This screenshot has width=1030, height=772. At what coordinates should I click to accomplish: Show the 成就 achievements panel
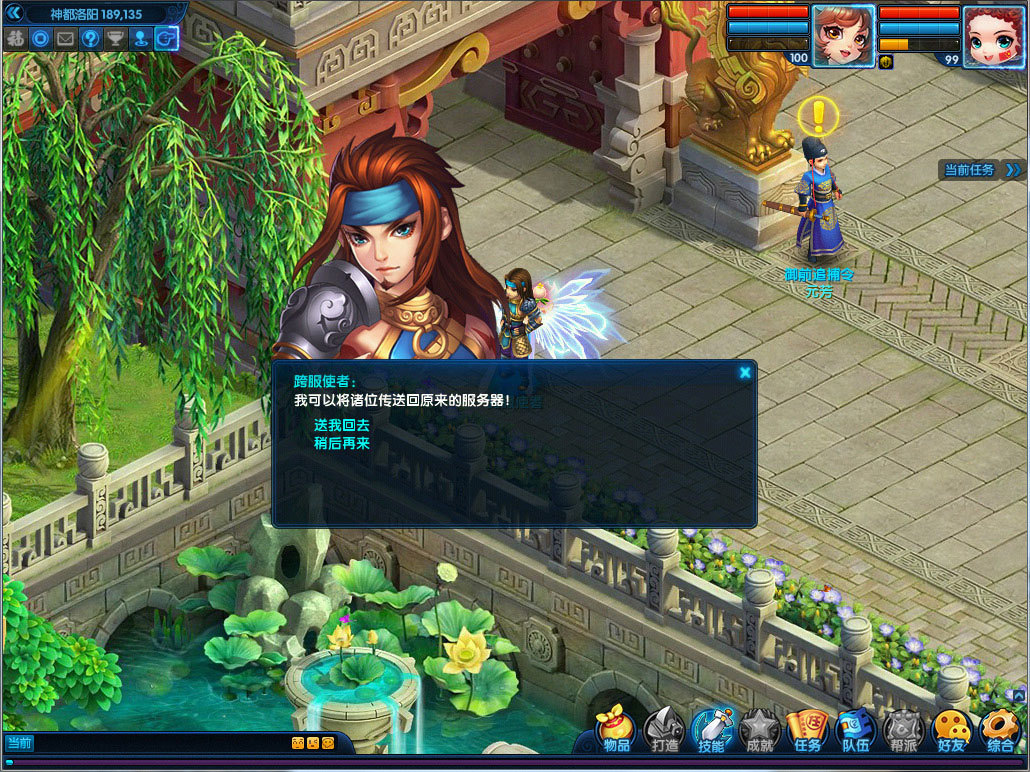[760, 731]
